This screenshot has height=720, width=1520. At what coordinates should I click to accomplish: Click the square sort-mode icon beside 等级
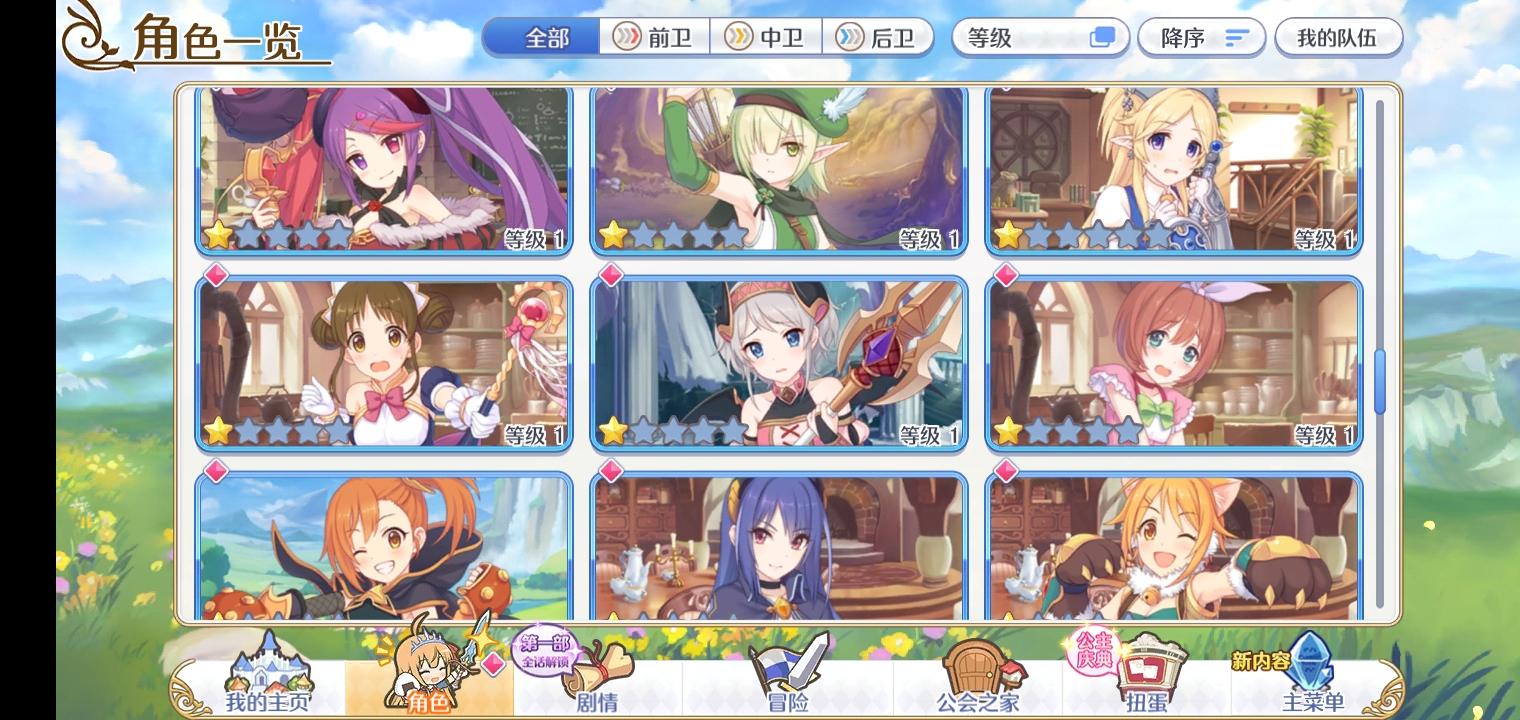(1103, 37)
